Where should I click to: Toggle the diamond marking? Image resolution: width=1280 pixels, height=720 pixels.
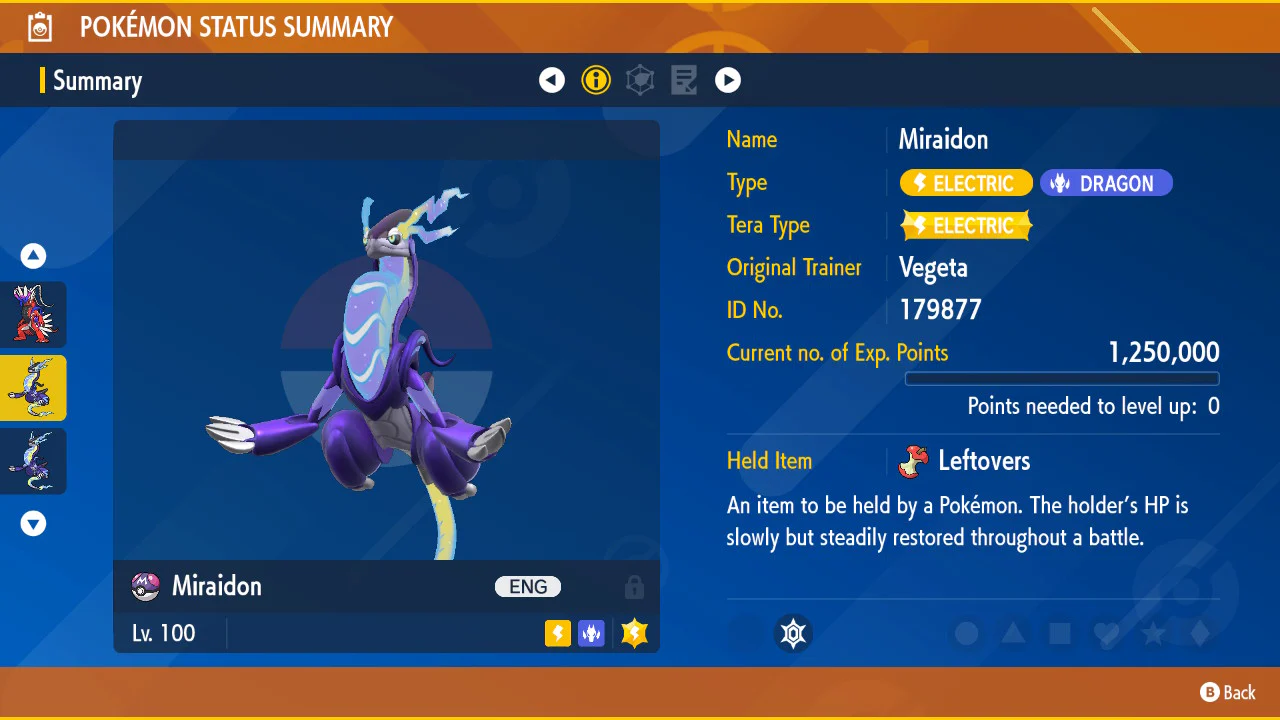[x=1200, y=633]
